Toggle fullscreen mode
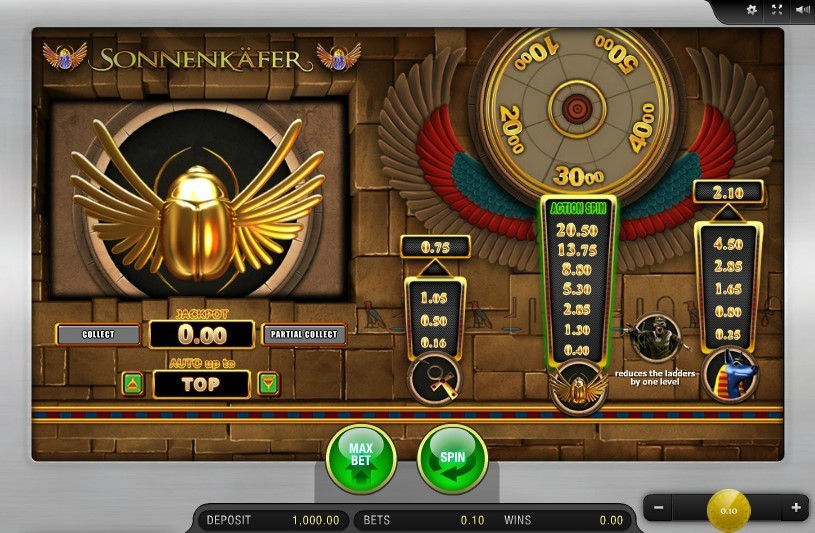 pos(777,10)
